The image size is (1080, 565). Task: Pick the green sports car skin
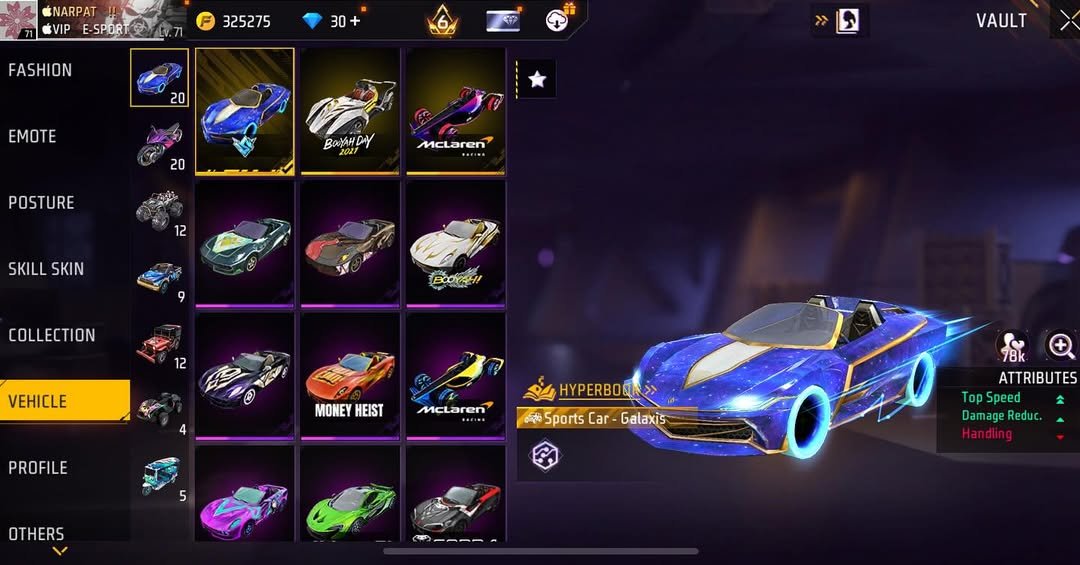pos(349,495)
